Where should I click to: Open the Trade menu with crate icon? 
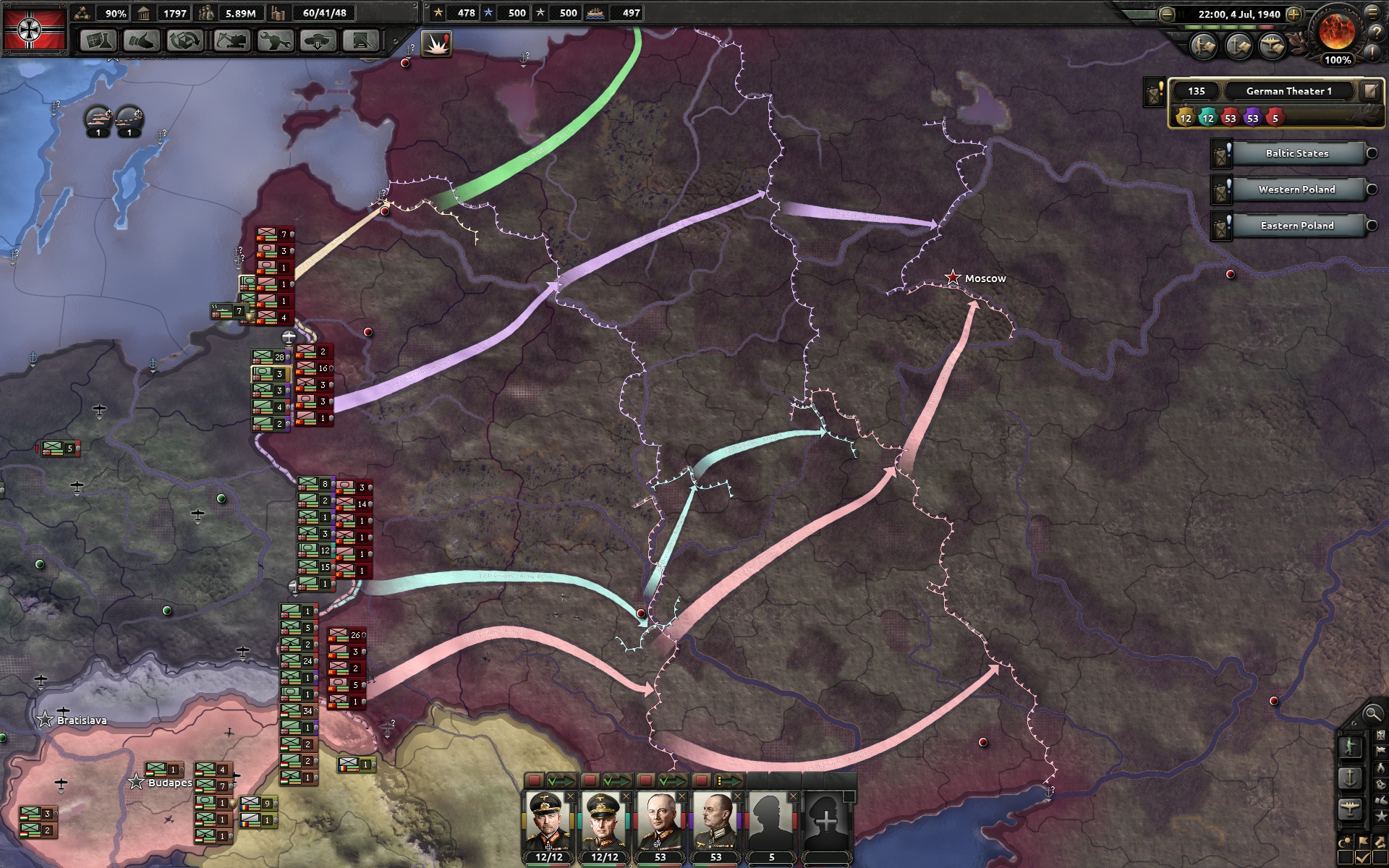[x=185, y=41]
